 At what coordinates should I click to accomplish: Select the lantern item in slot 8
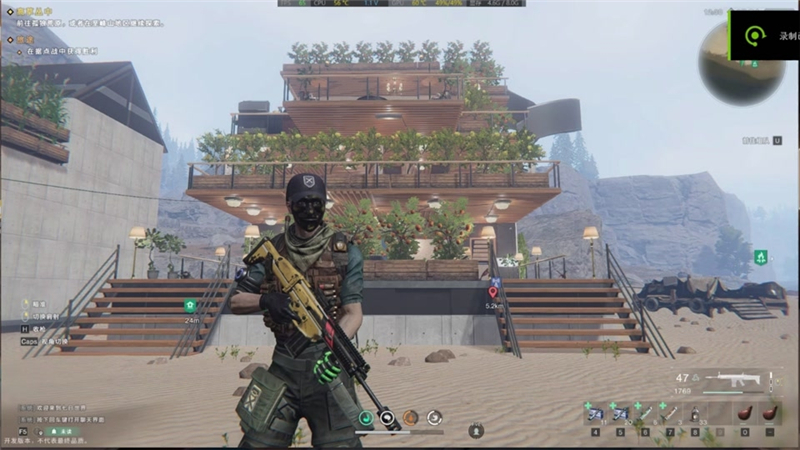[x=695, y=413]
